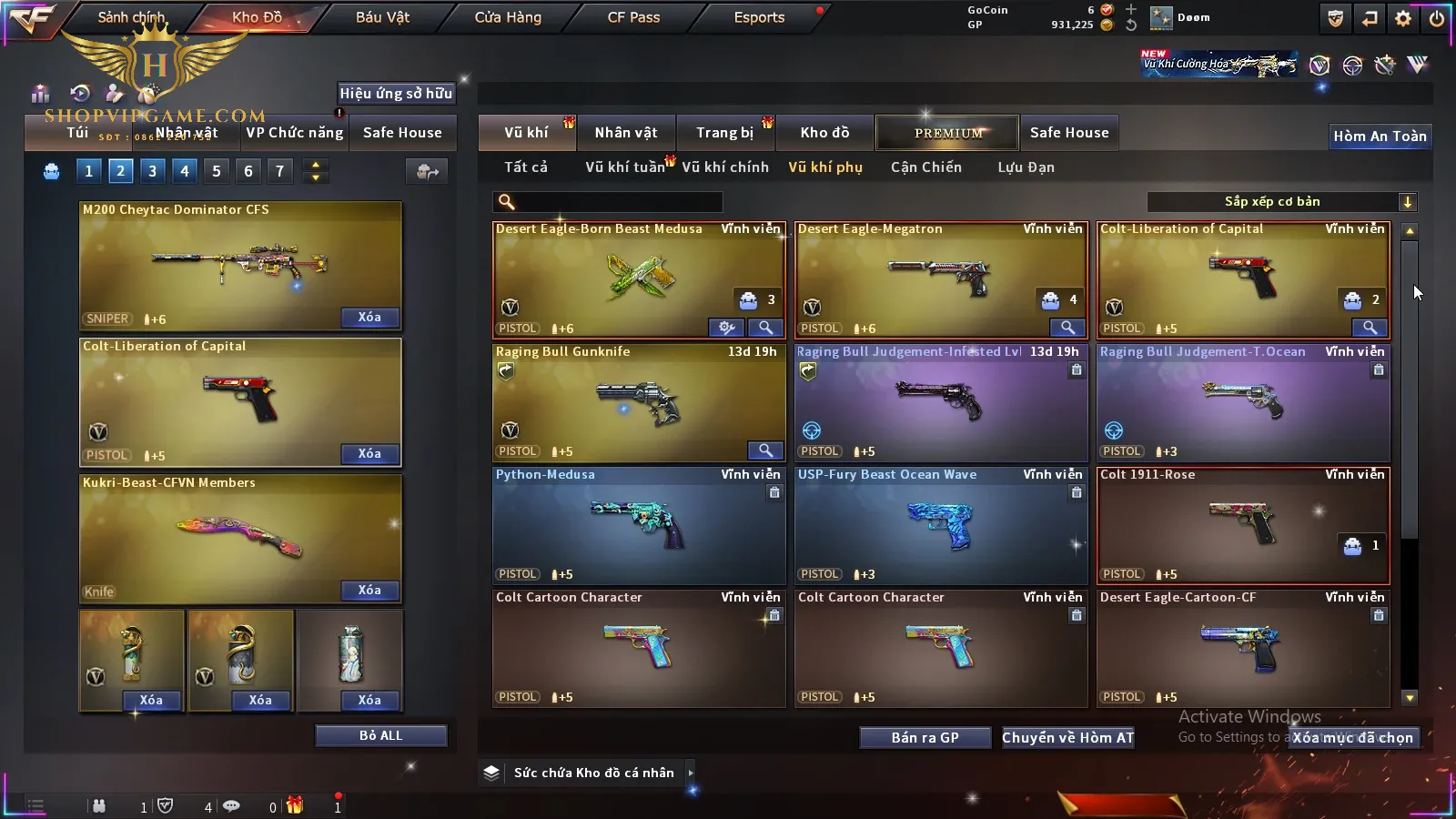Screen dimensions: 1456x819
Task: Choose the Python-Medusa pistol card
Action: (x=638, y=525)
